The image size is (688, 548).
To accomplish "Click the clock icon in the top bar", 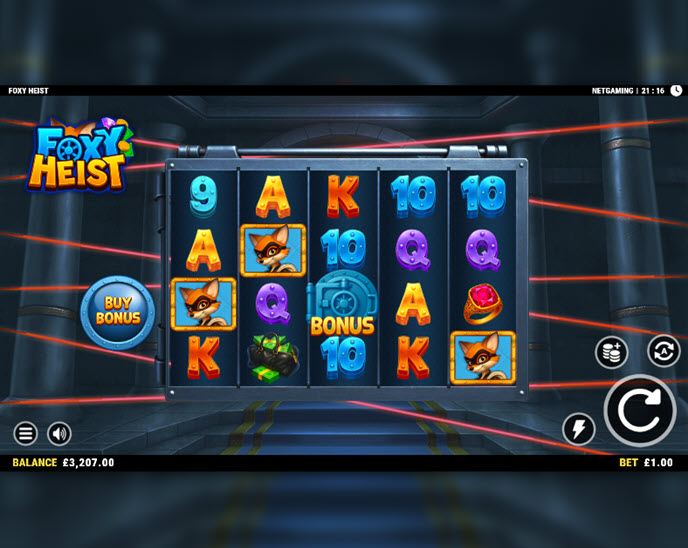I will [676, 90].
